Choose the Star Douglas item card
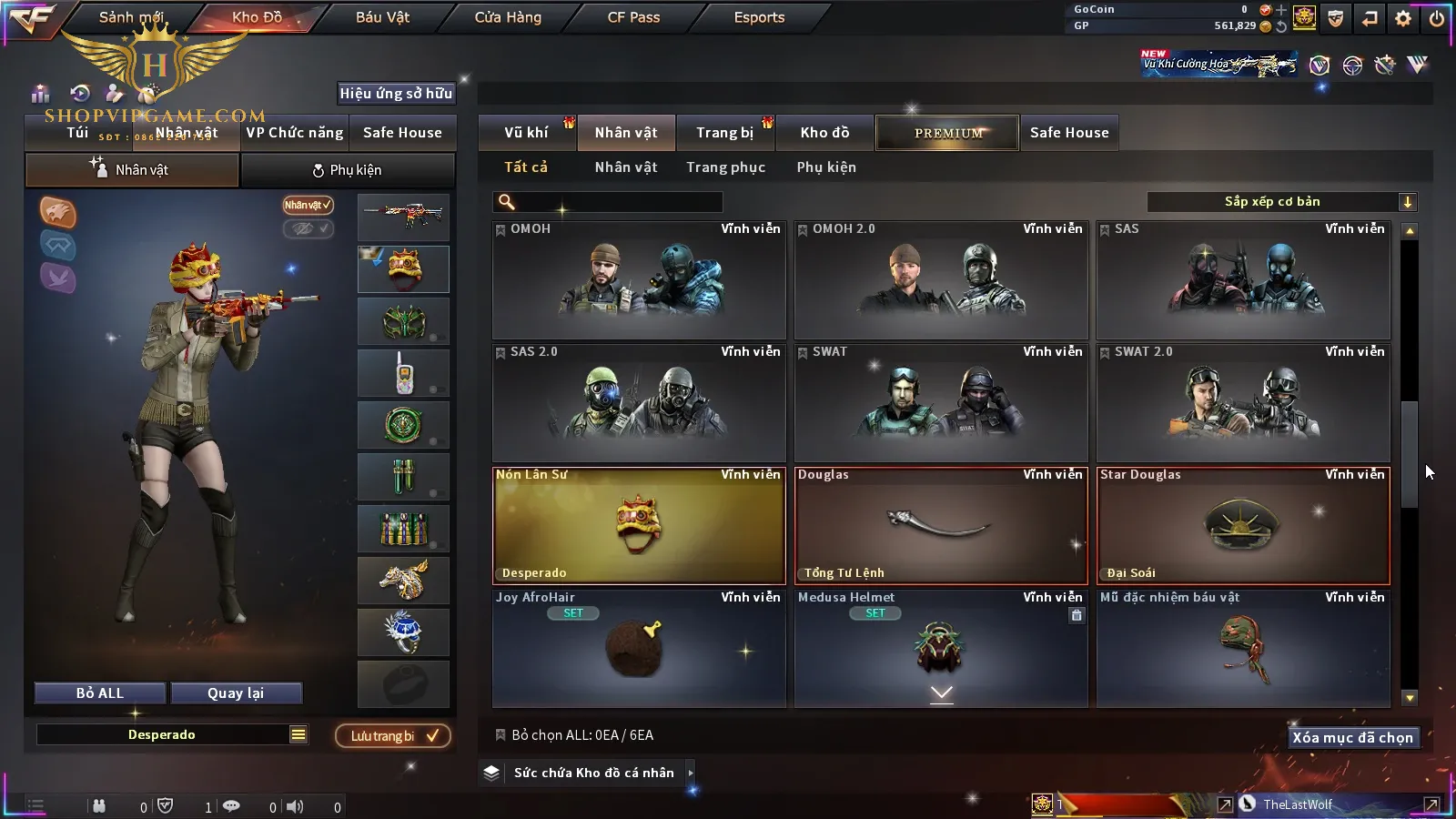This screenshot has width=1456, height=819. [1243, 526]
